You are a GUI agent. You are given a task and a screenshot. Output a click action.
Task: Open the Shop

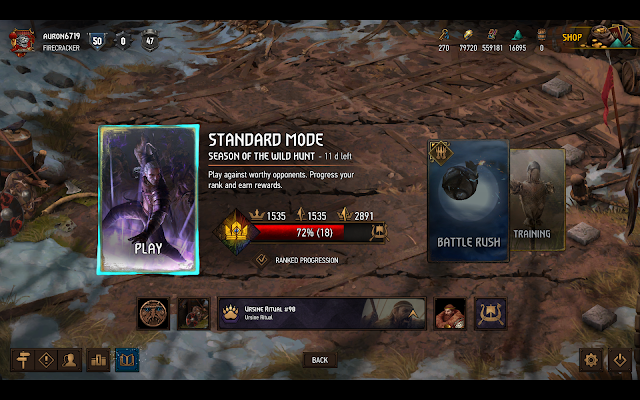573,38
